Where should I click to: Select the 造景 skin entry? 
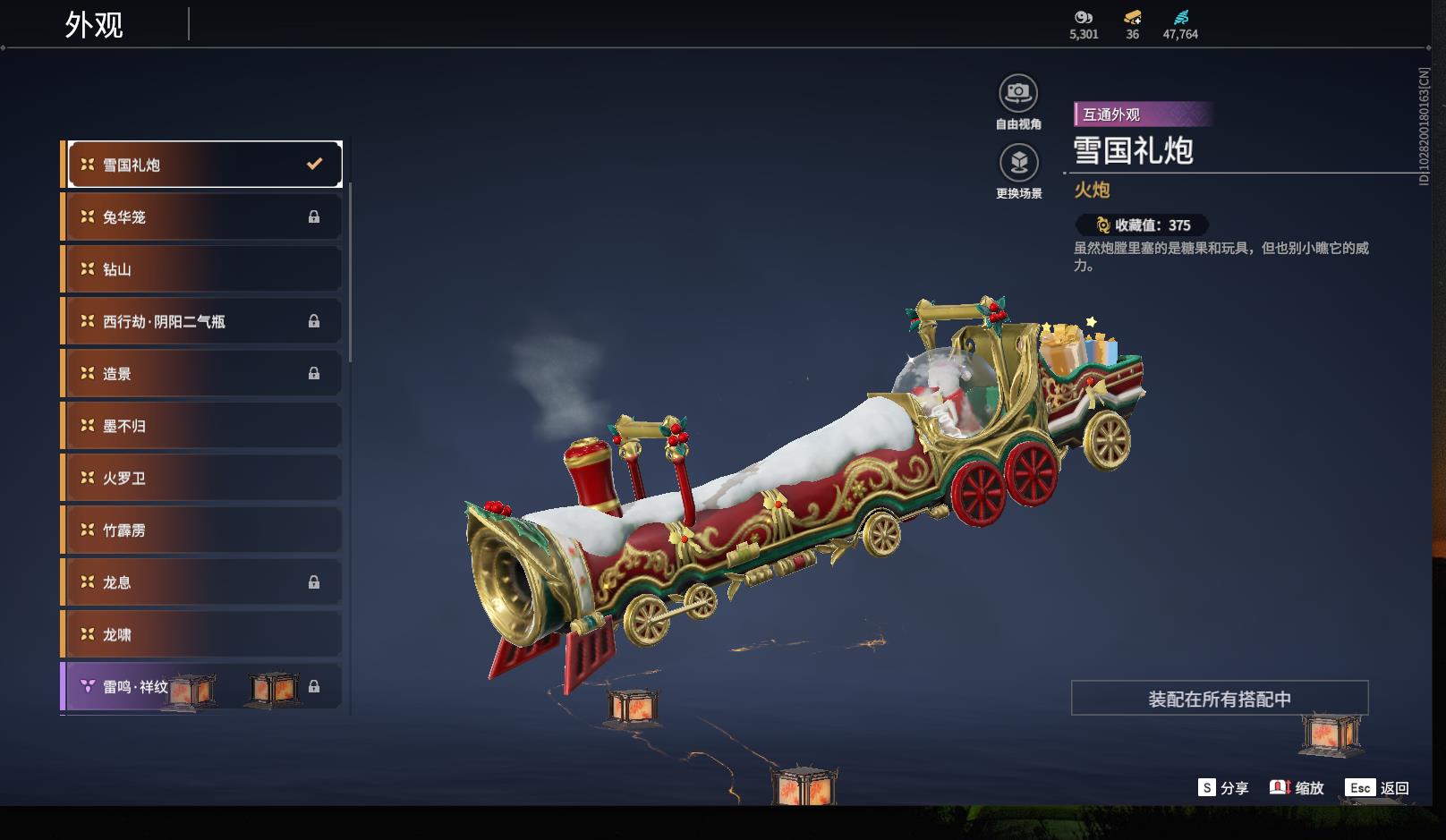pyautogui.click(x=204, y=373)
